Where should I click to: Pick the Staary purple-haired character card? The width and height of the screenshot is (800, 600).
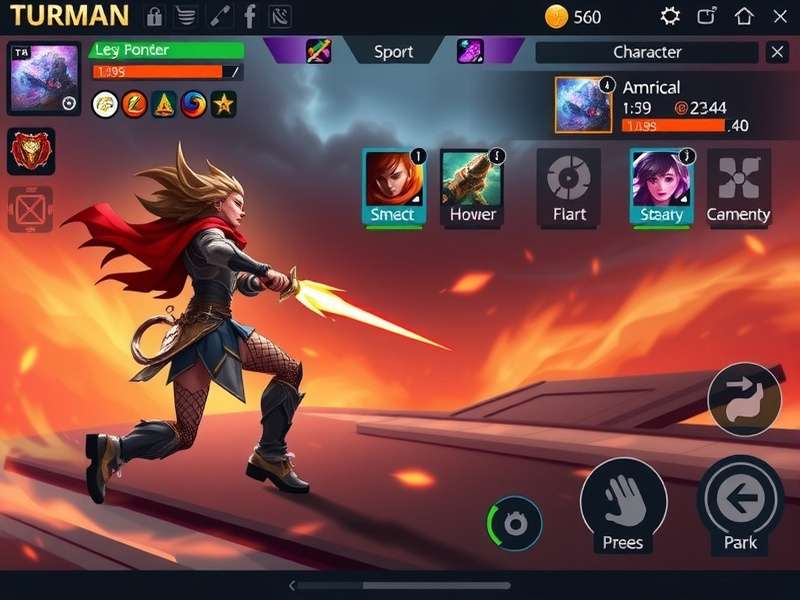tap(661, 187)
